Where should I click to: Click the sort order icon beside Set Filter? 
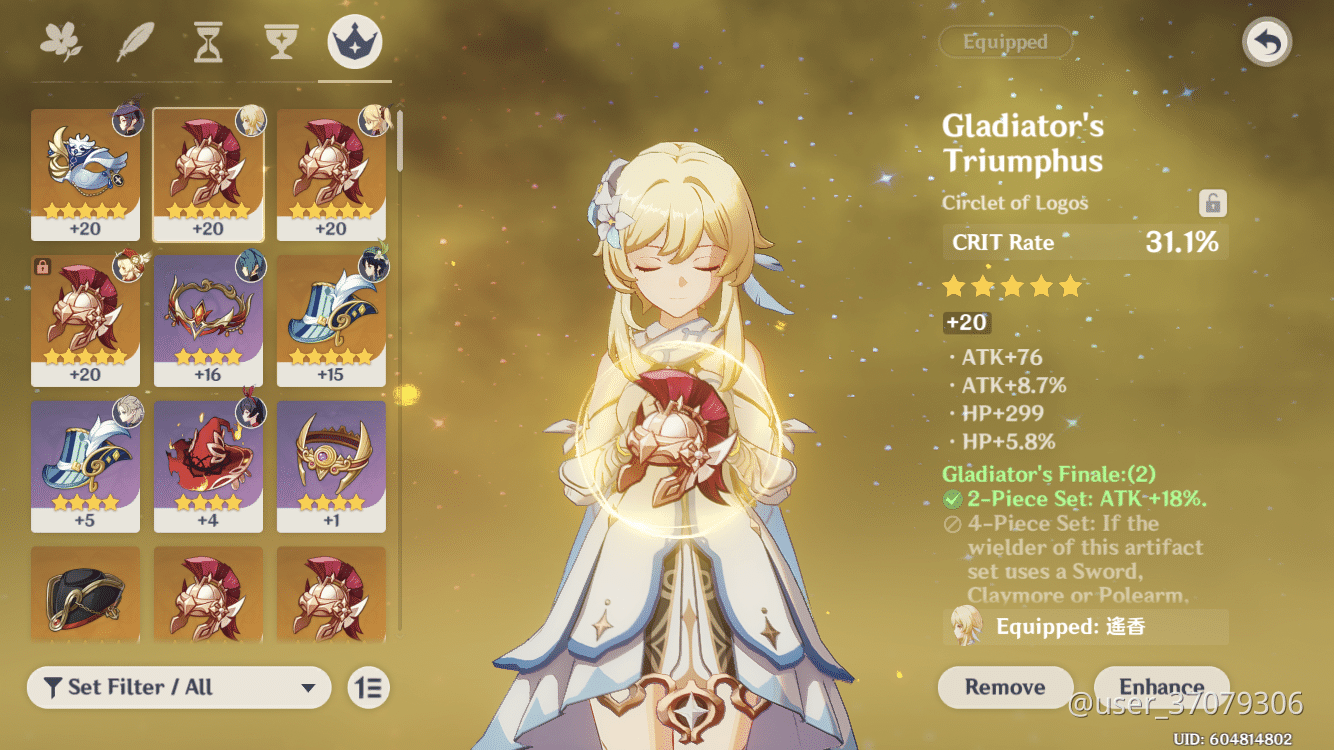pyautogui.click(x=367, y=687)
